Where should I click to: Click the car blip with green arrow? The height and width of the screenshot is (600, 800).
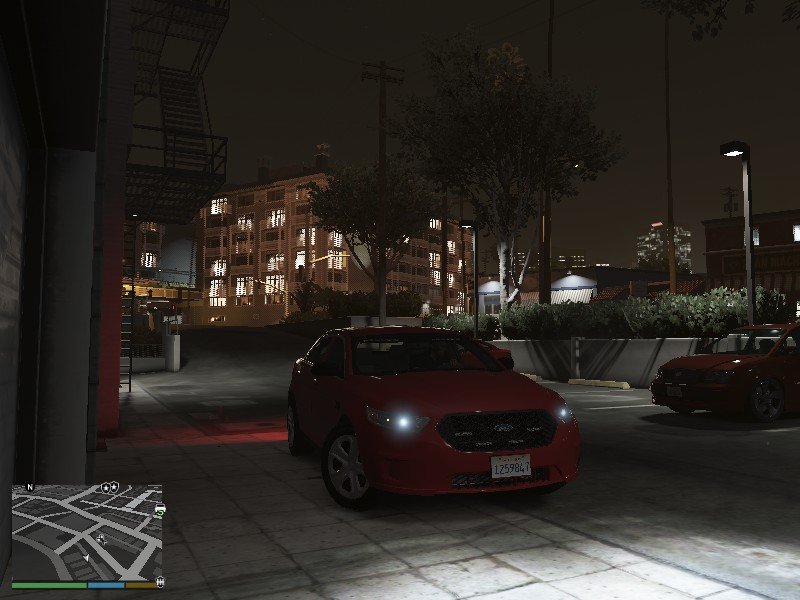click(159, 510)
